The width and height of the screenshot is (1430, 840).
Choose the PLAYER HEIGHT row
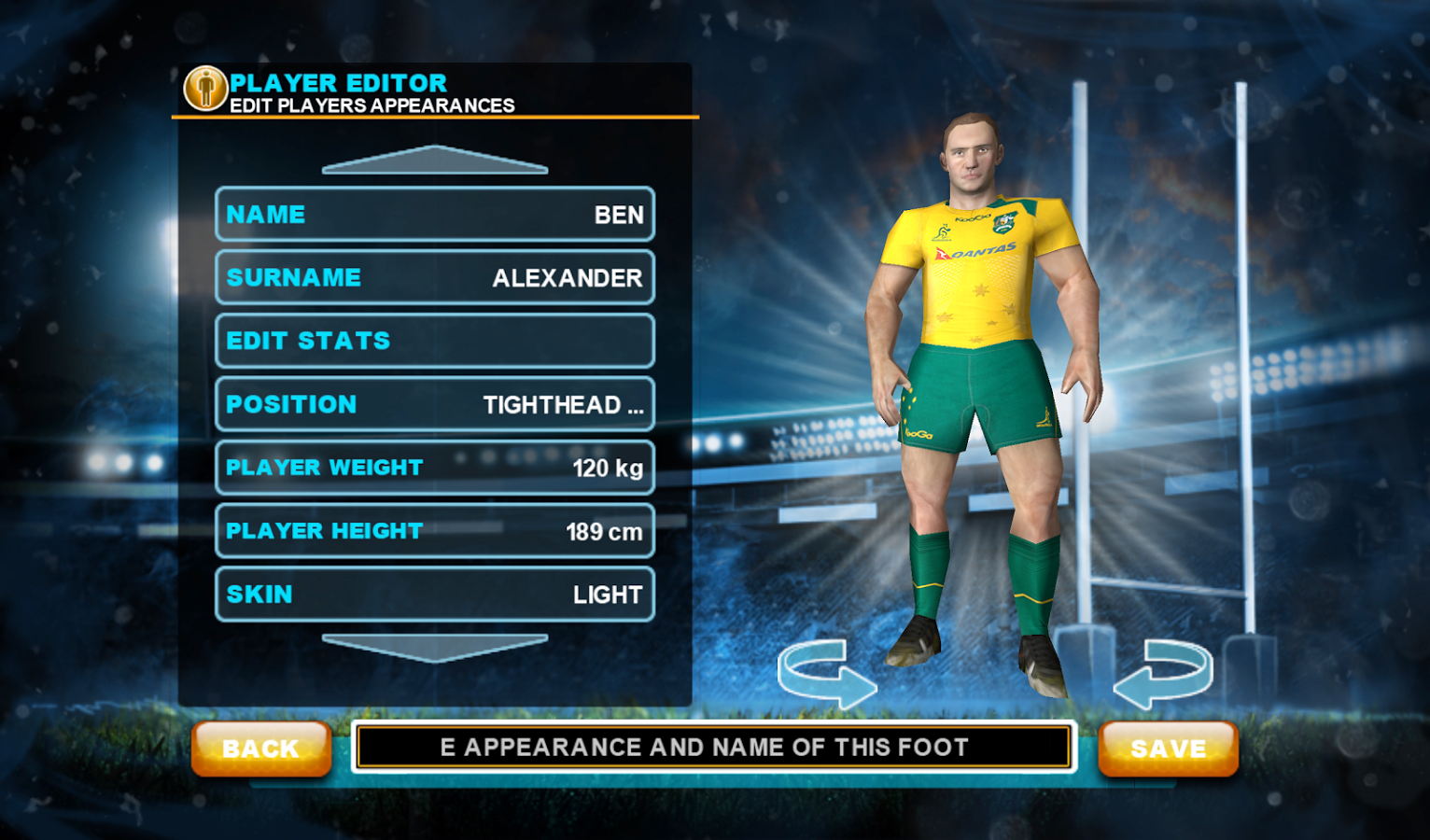[435, 531]
